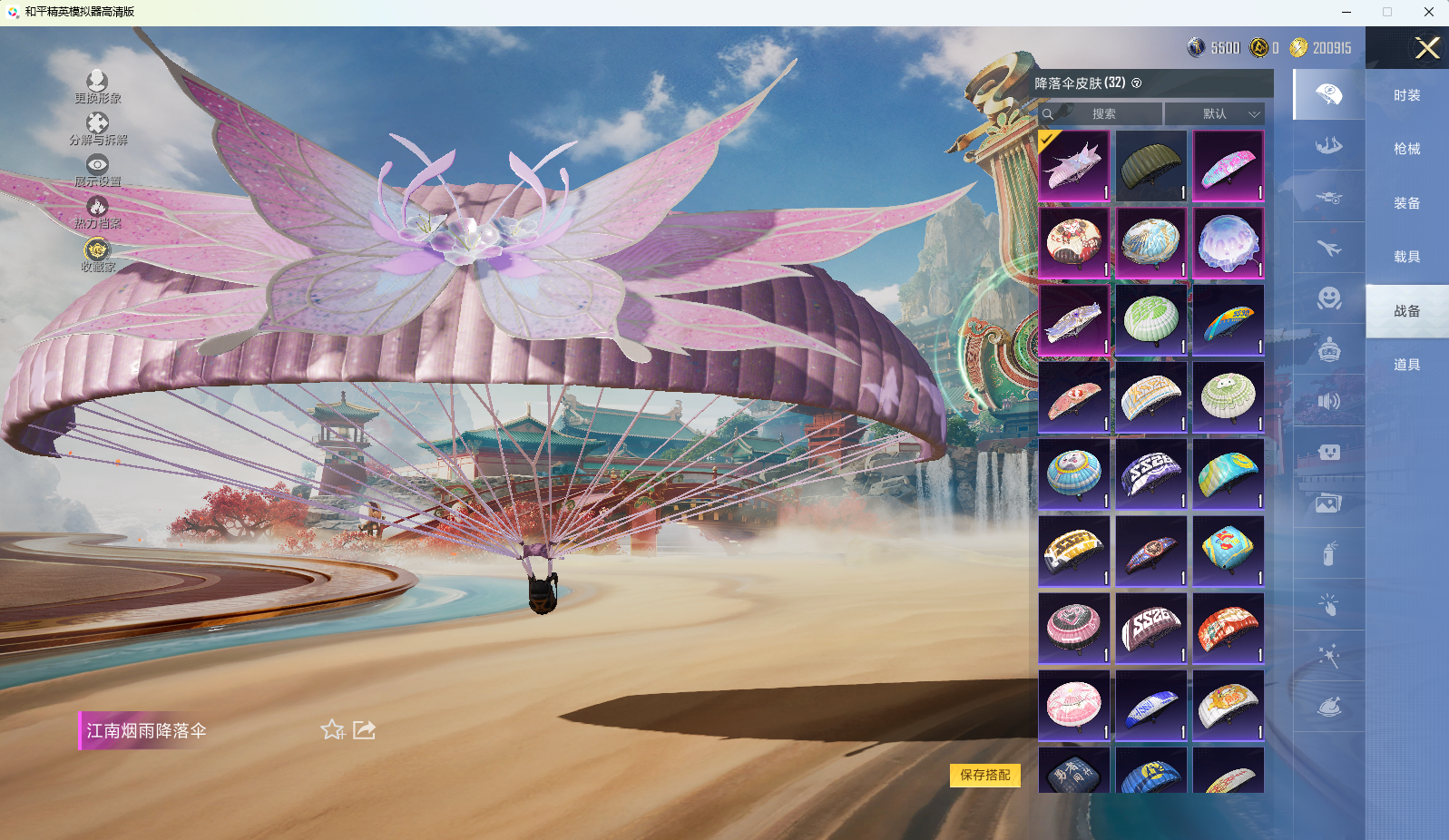The height and width of the screenshot is (840, 1449).
Task: Open the parachute skins help icon
Action: 1137,83
